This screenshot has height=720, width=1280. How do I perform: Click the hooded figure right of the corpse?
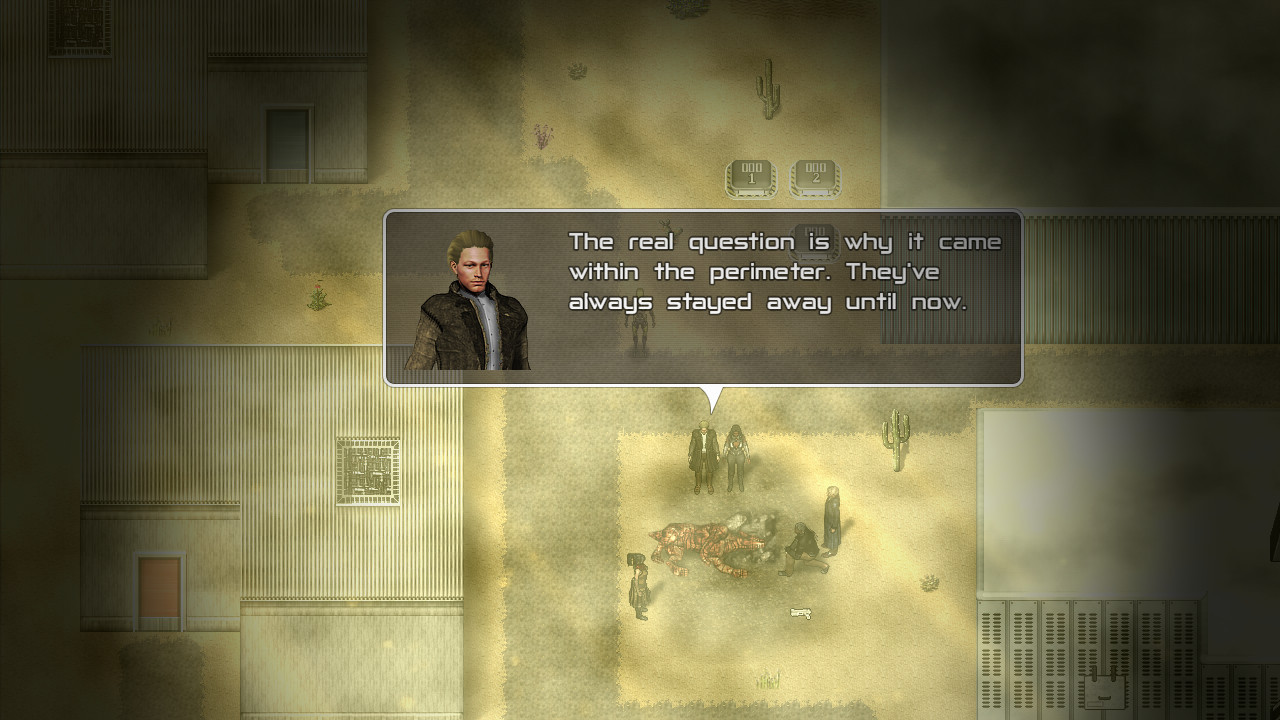tap(832, 520)
